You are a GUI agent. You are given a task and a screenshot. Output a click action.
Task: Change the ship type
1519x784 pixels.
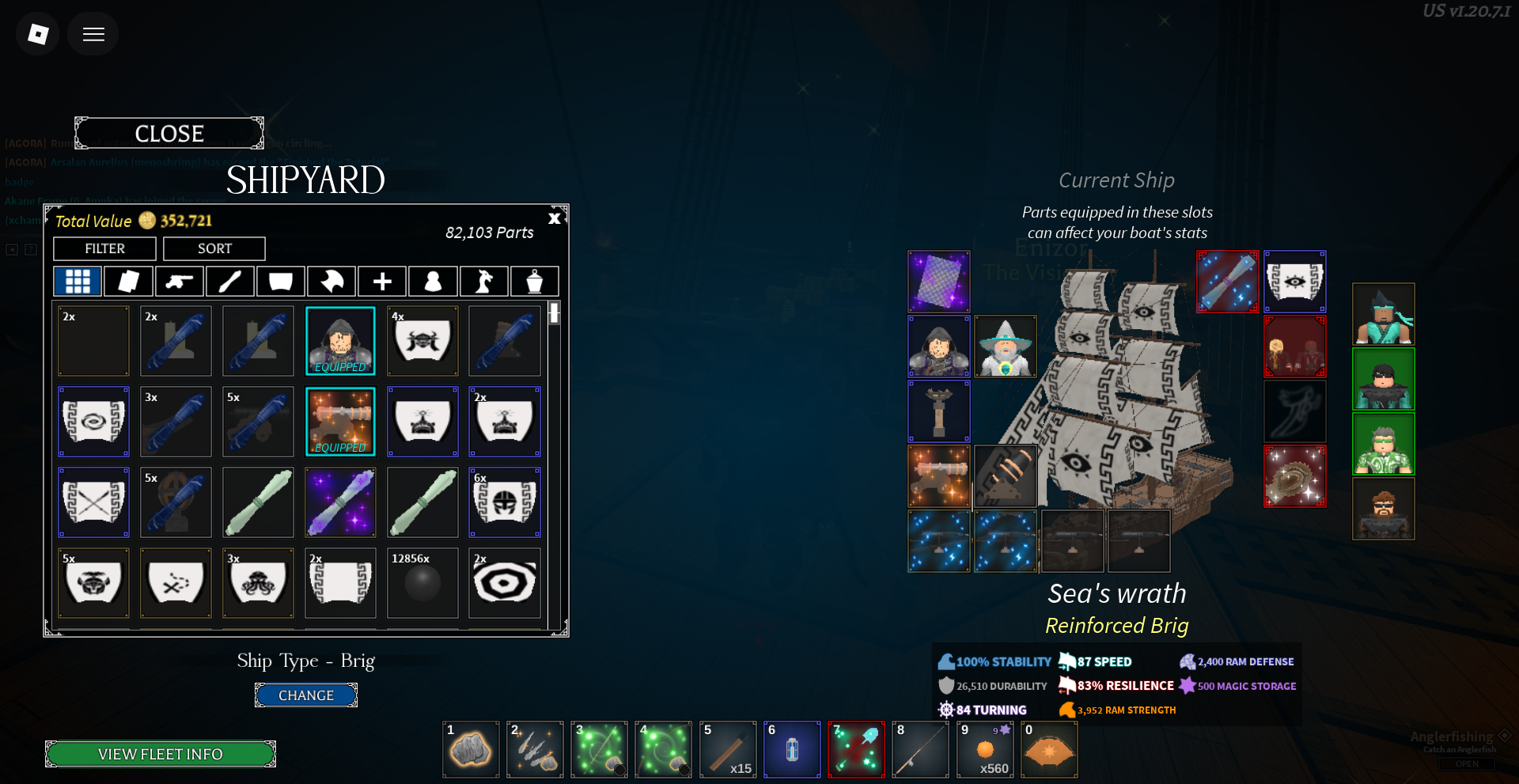click(305, 695)
